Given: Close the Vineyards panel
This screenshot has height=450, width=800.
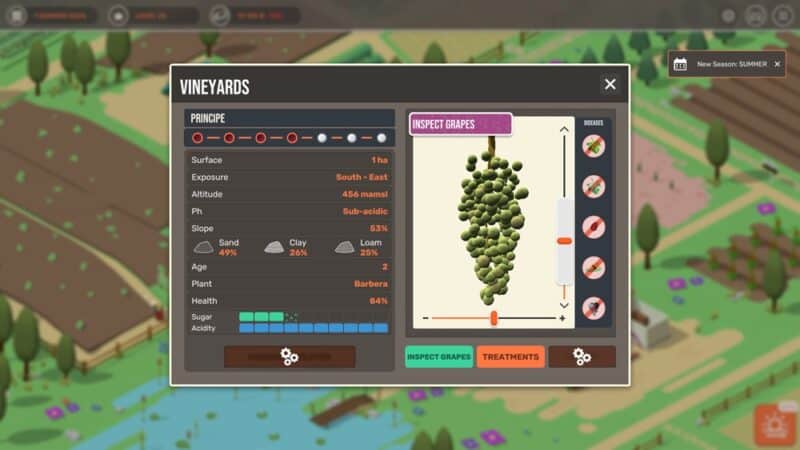Looking at the screenshot, I should (x=610, y=85).
